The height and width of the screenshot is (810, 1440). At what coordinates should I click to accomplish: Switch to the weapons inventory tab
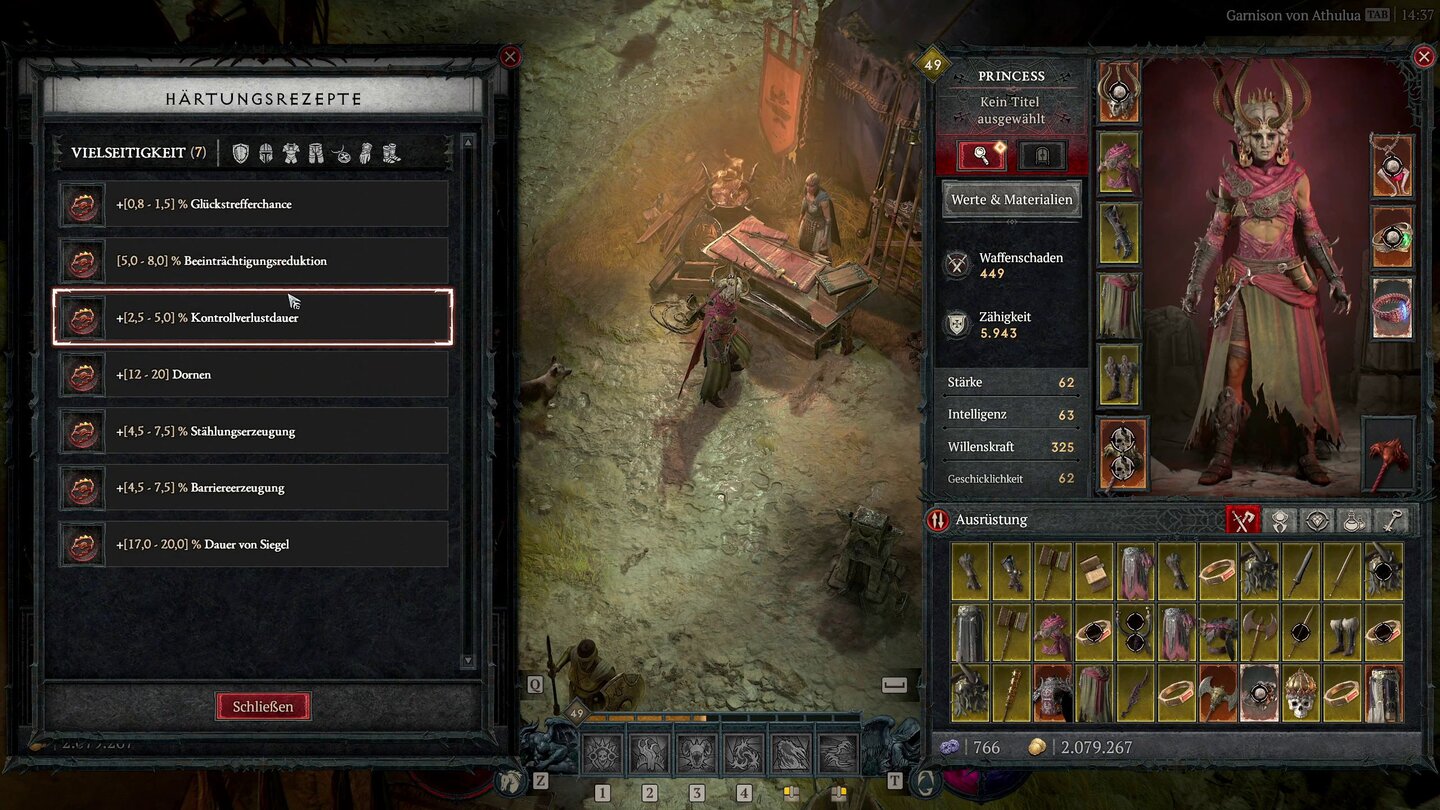[x=1243, y=519]
